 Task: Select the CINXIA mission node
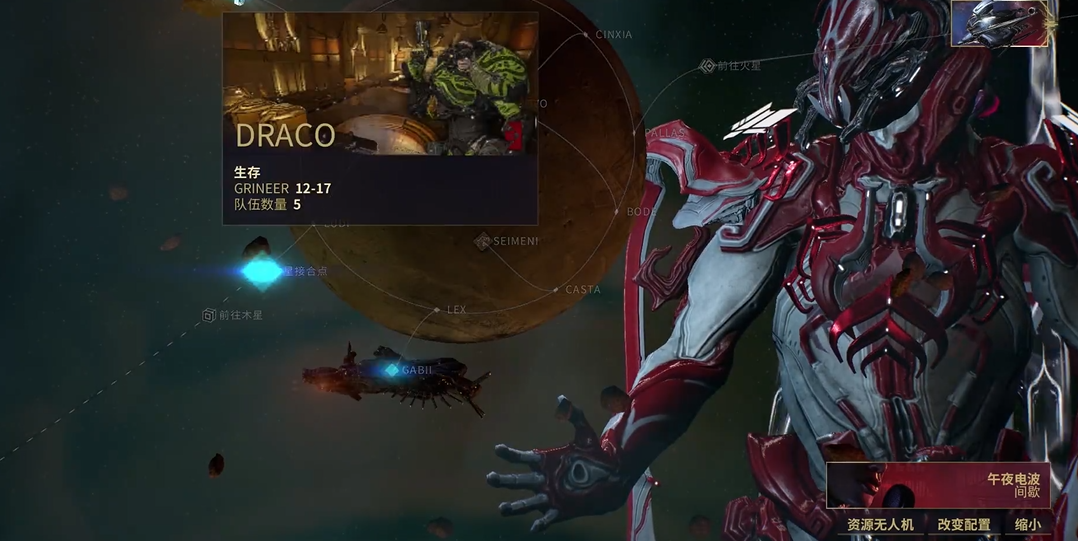point(587,35)
